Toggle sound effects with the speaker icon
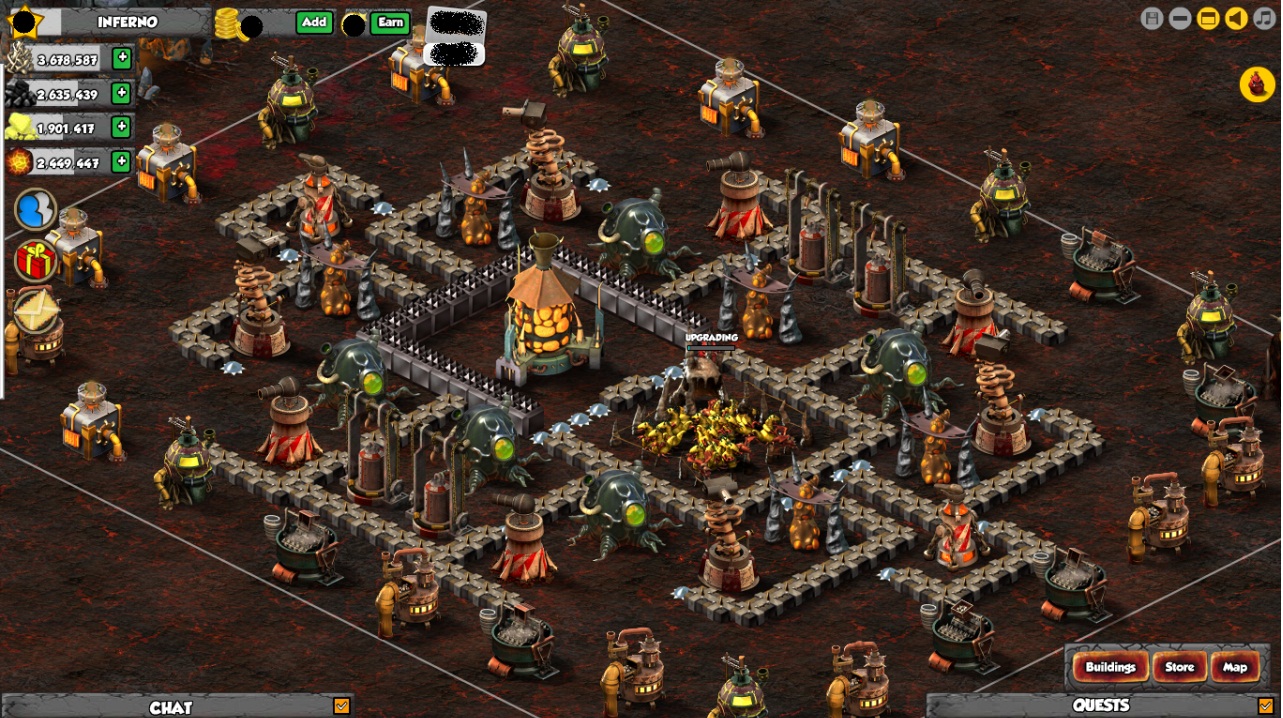This screenshot has height=718, width=1283. pos(1236,18)
